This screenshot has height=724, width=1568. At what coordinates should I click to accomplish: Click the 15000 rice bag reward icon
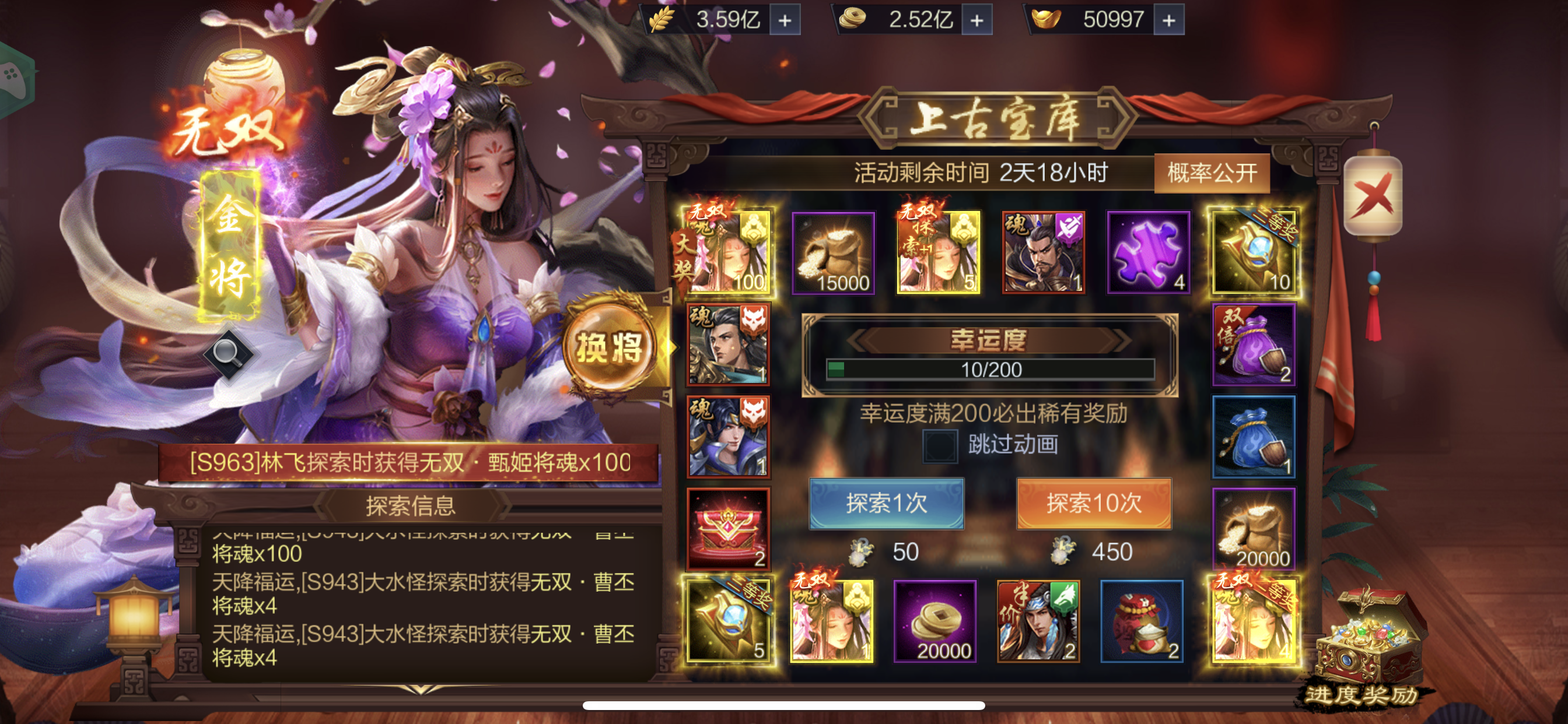(x=834, y=251)
